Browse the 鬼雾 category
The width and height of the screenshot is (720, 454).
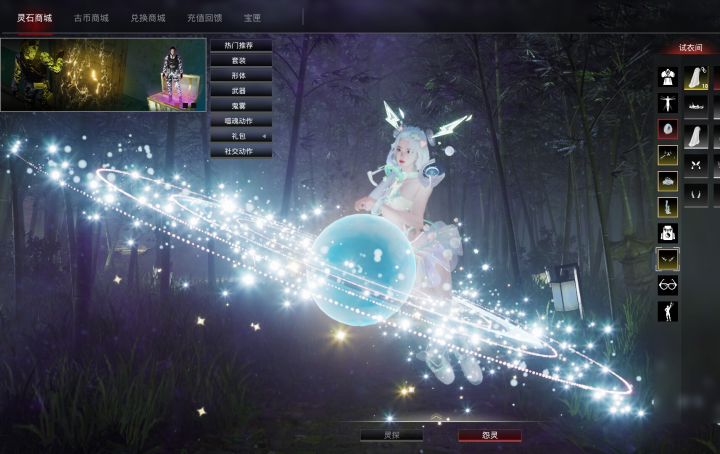click(x=240, y=106)
